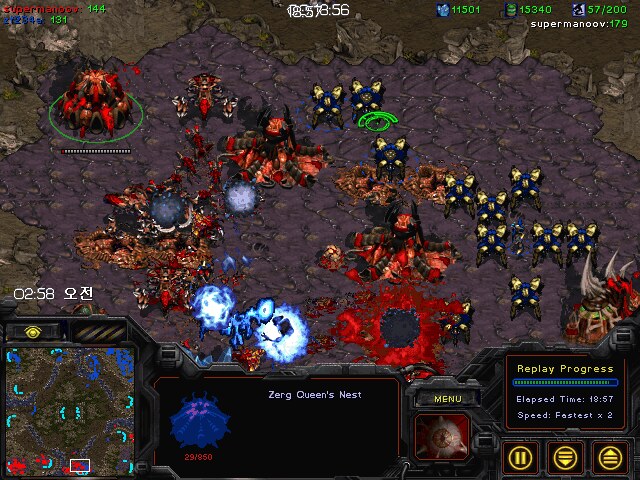Slow down the replay speed
Image resolution: width=640 pixels, height=480 pixels.
click(565, 459)
